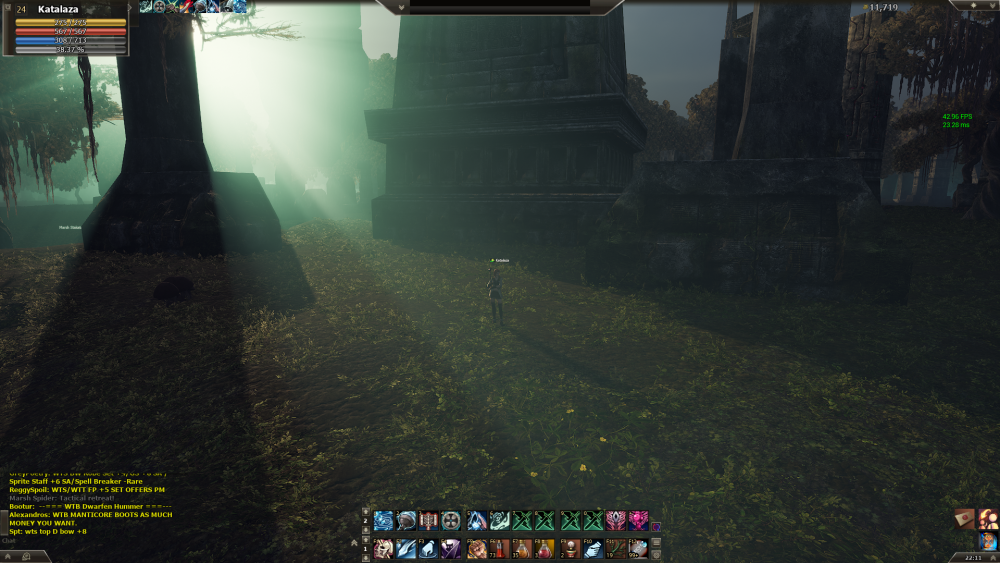Activate the pink winged eye skill
Screen dimensions: 1000x563
[616, 520]
